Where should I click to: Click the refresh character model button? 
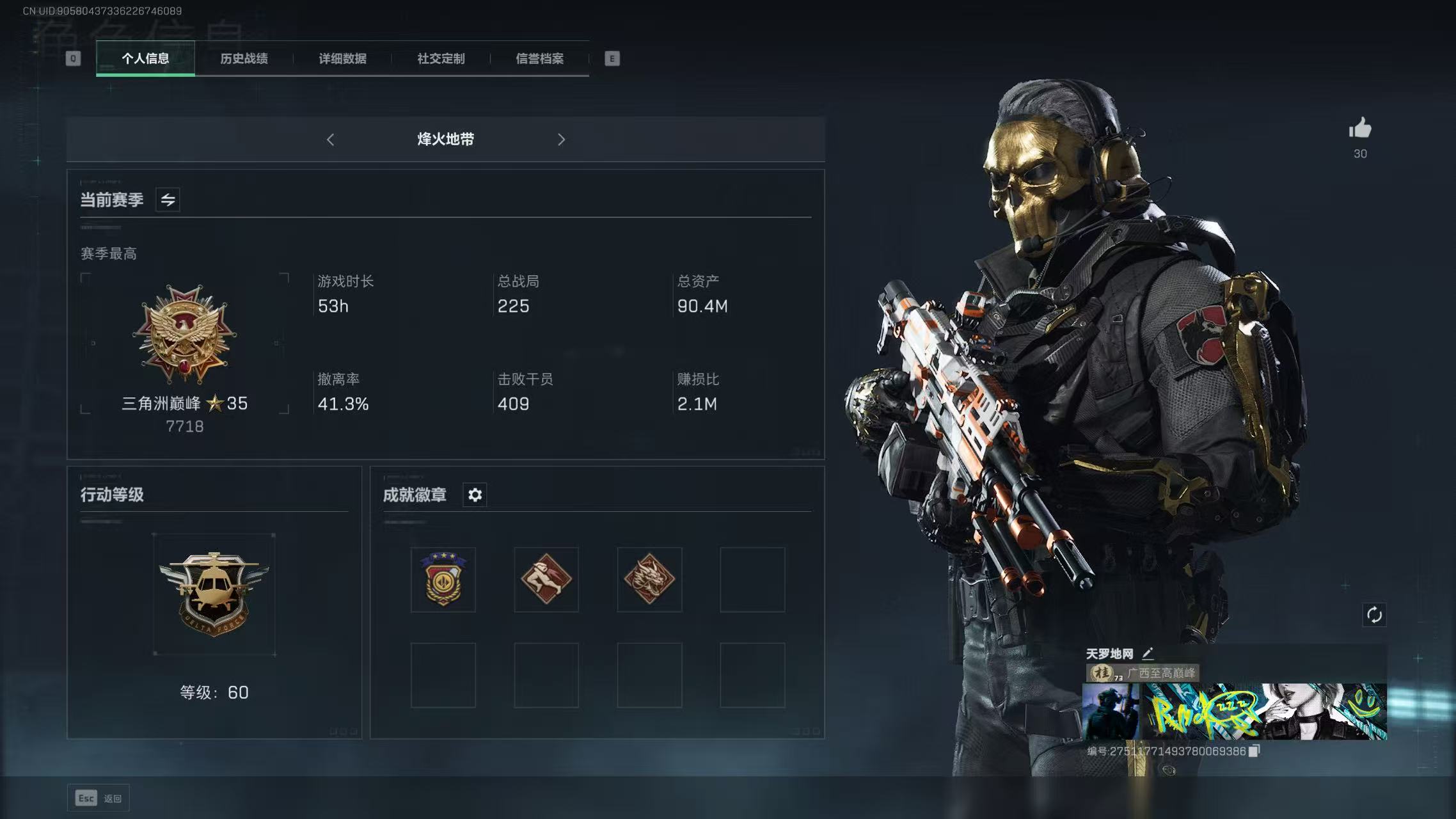point(1374,615)
